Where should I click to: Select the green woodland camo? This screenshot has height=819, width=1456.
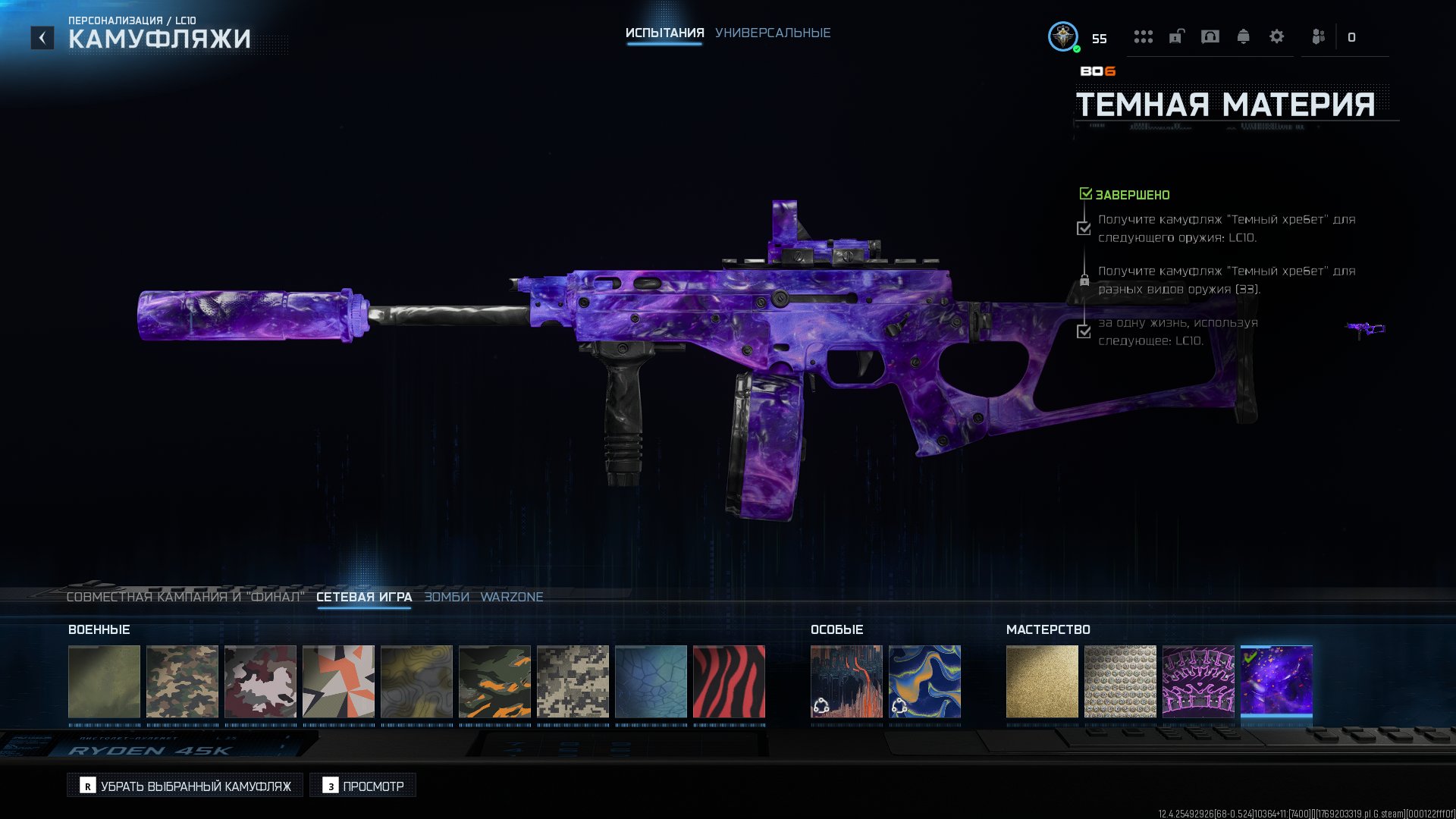[x=182, y=681]
